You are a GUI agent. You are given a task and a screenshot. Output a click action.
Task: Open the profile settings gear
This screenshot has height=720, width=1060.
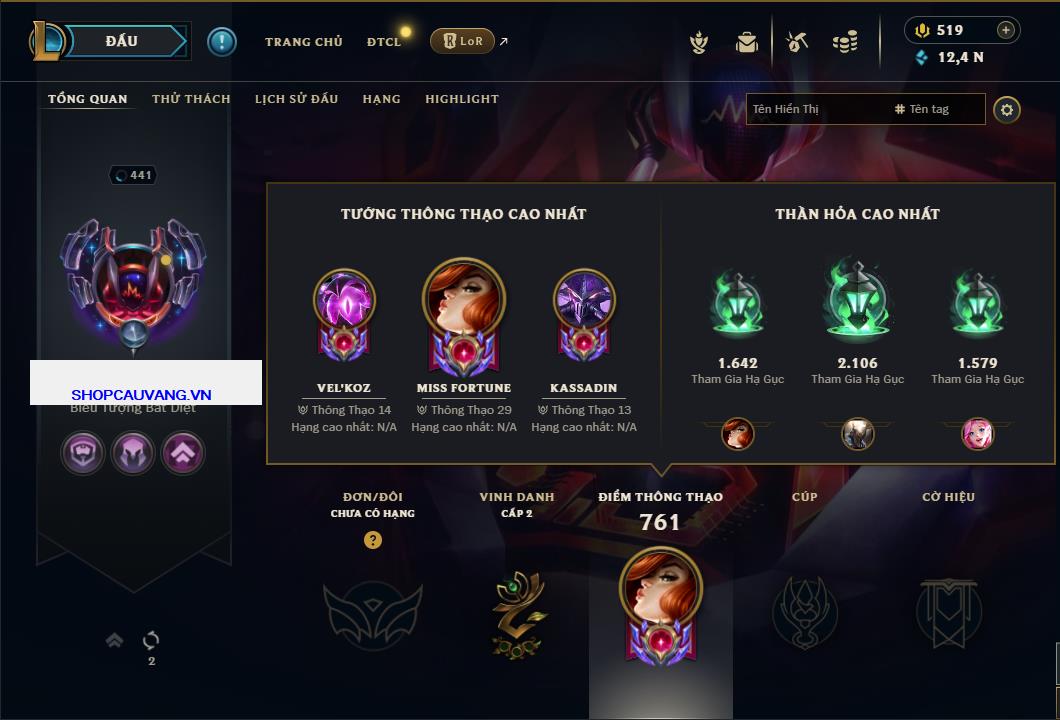pos(1007,109)
